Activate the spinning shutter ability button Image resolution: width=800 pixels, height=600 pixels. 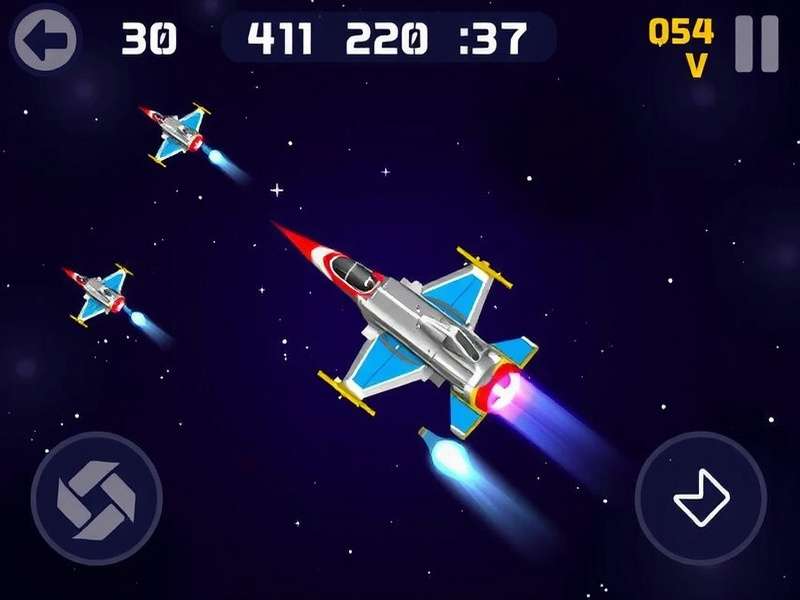coord(96,497)
